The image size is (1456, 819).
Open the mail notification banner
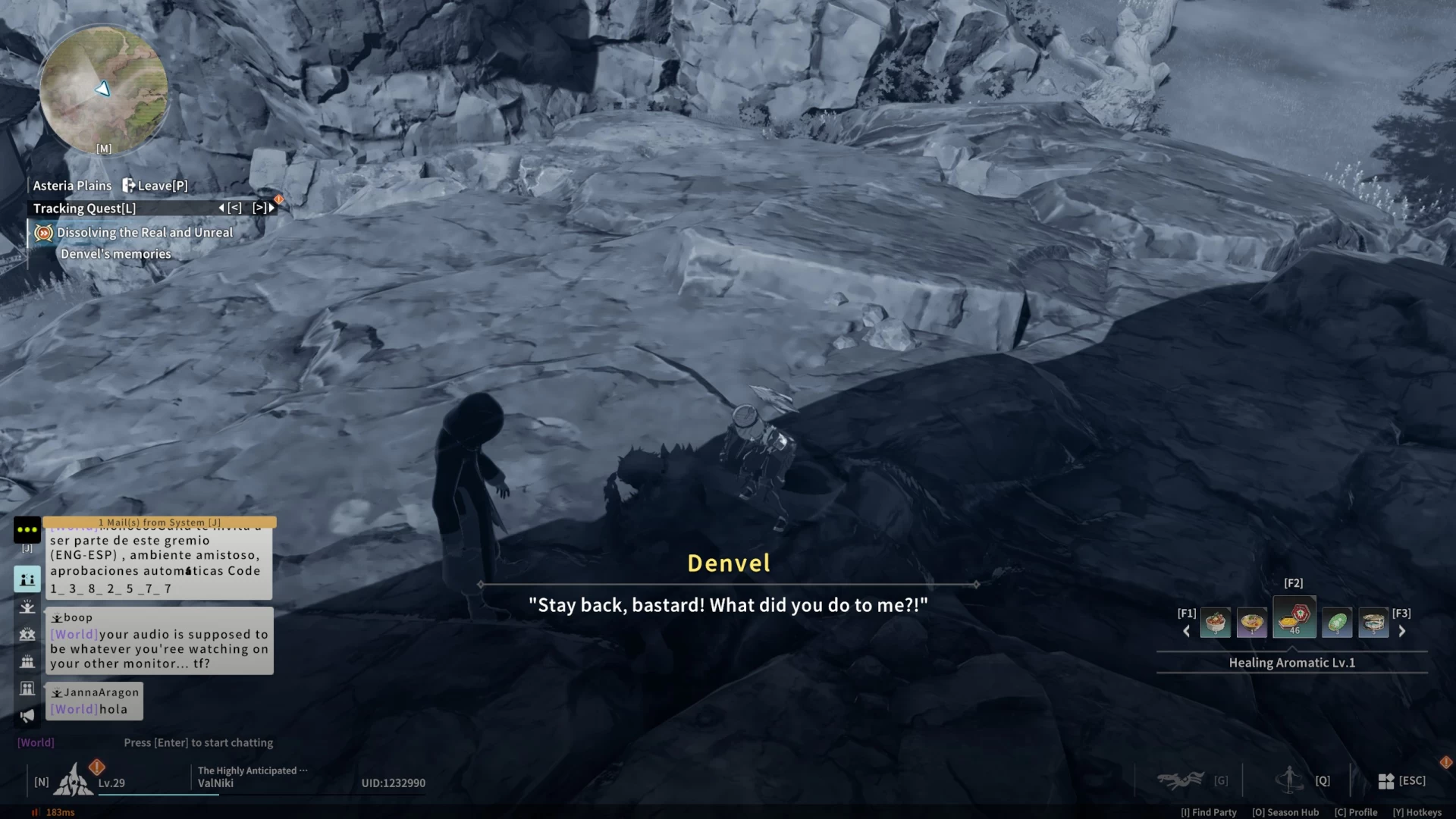tap(159, 522)
